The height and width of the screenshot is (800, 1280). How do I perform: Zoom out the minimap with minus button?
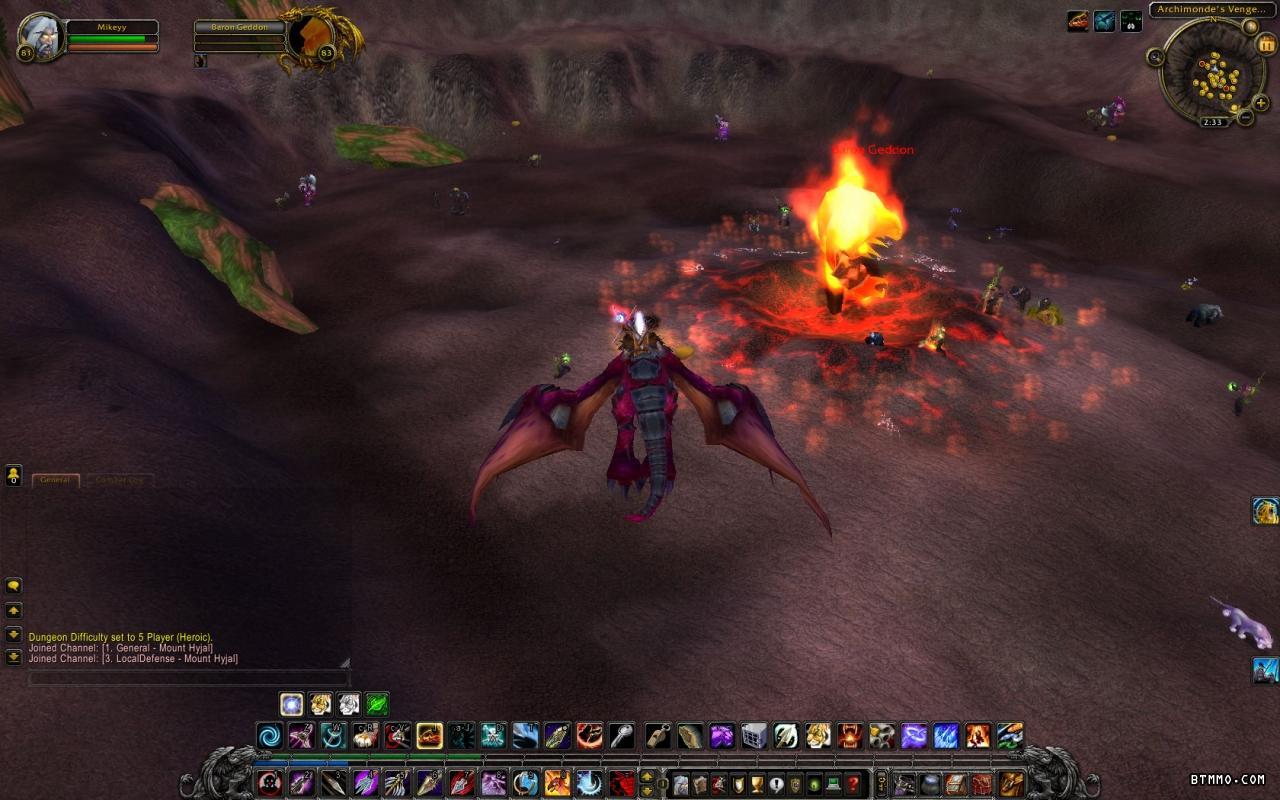tap(1245, 117)
